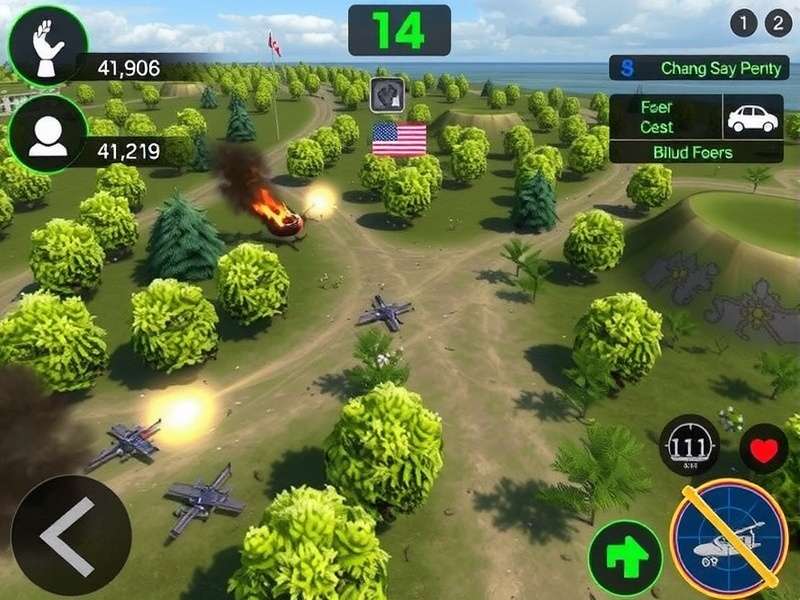Click the Chang Say Penty bar
The image size is (800, 600).
point(699,68)
